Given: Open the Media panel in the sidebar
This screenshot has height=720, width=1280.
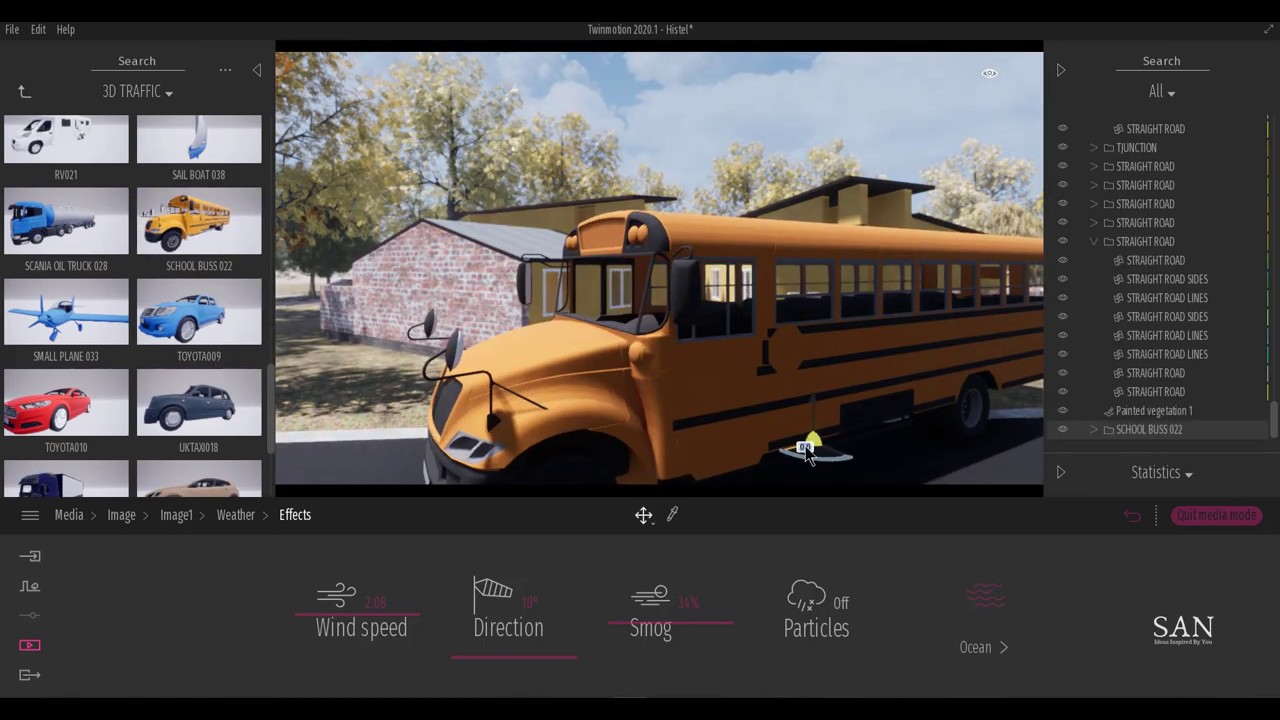Looking at the screenshot, I should 30,645.
